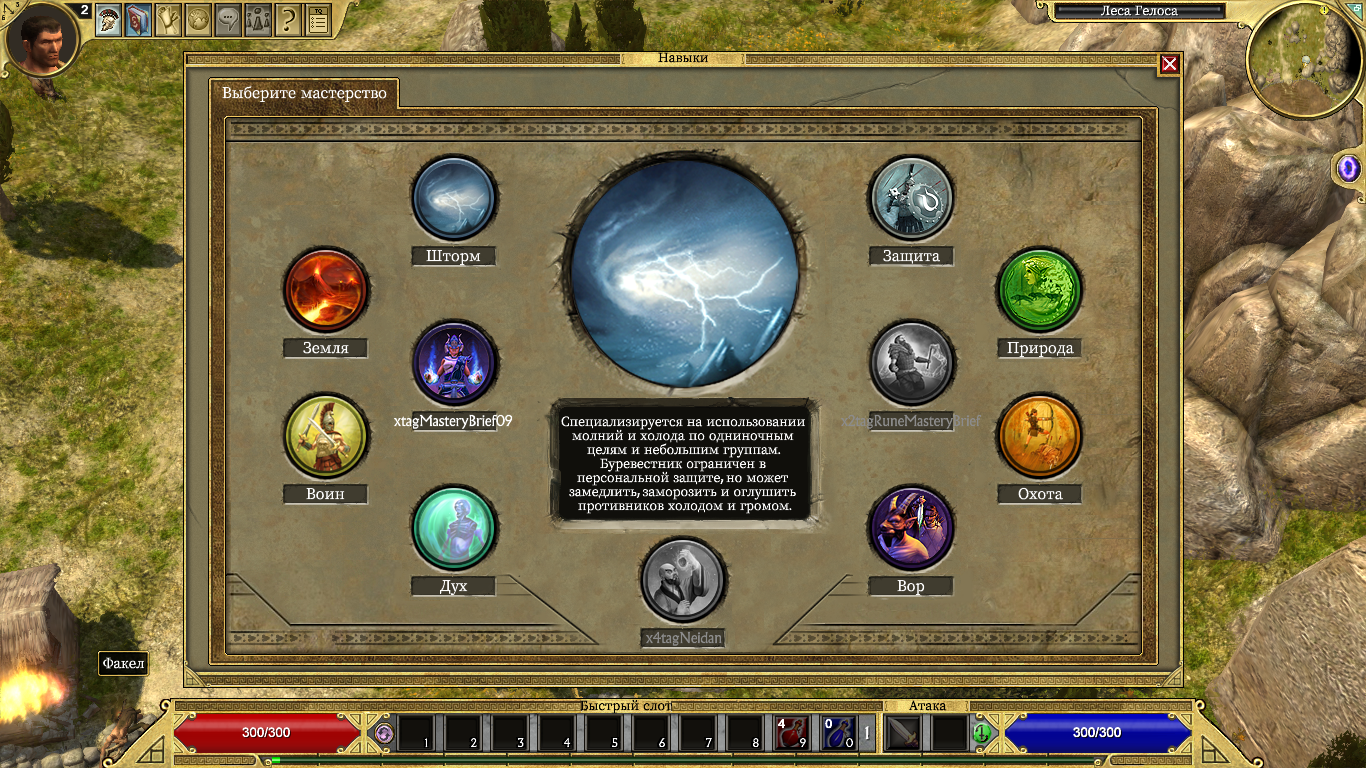
Task: Pick the grey rune mastery icon
Action: [x=911, y=364]
